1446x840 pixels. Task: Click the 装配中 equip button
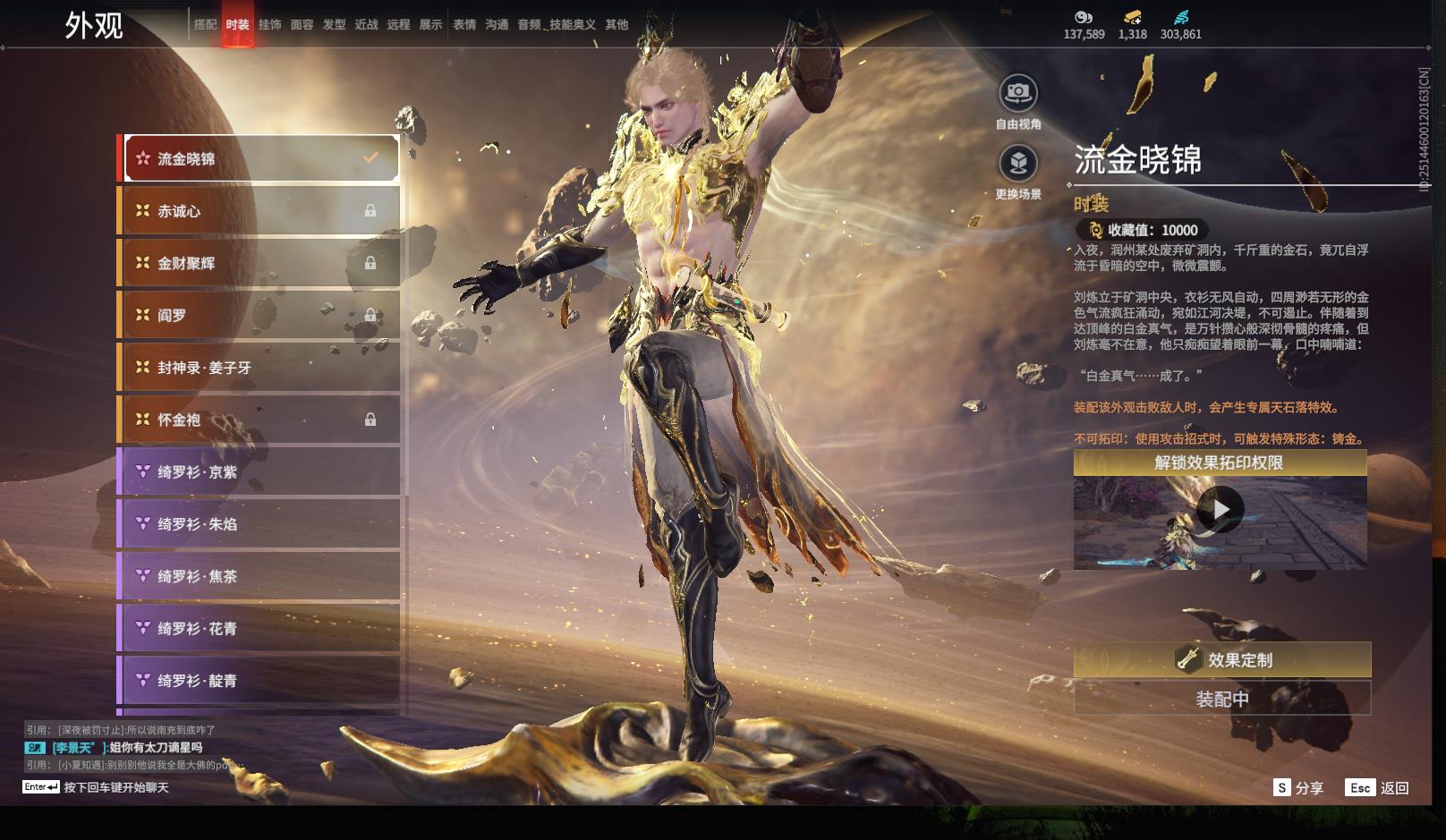click(1221, 699)
